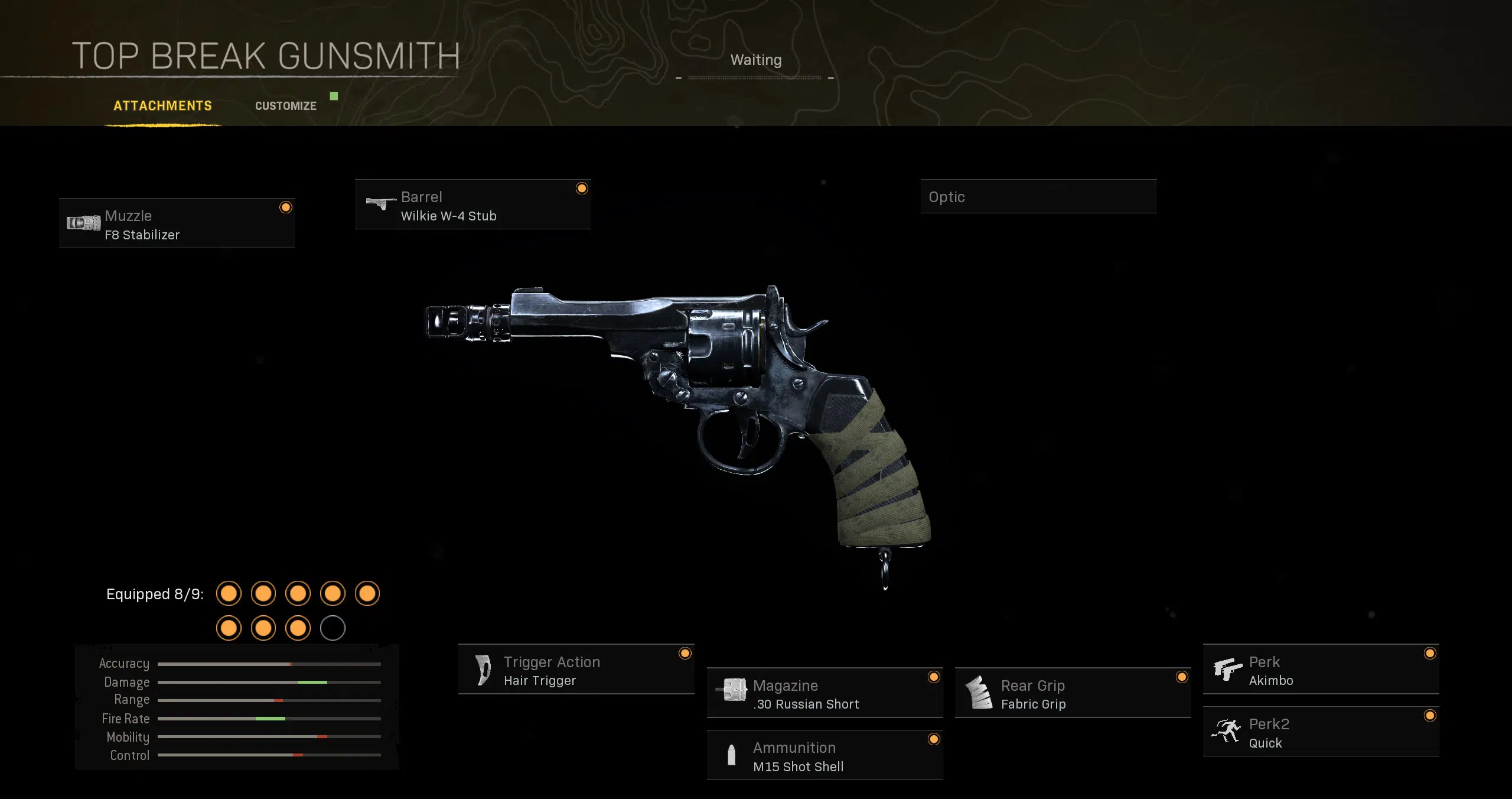Change the .30 Russian Short magazine
The height and width of the screenshot is (799, 1512).
[x=825, y=693]
